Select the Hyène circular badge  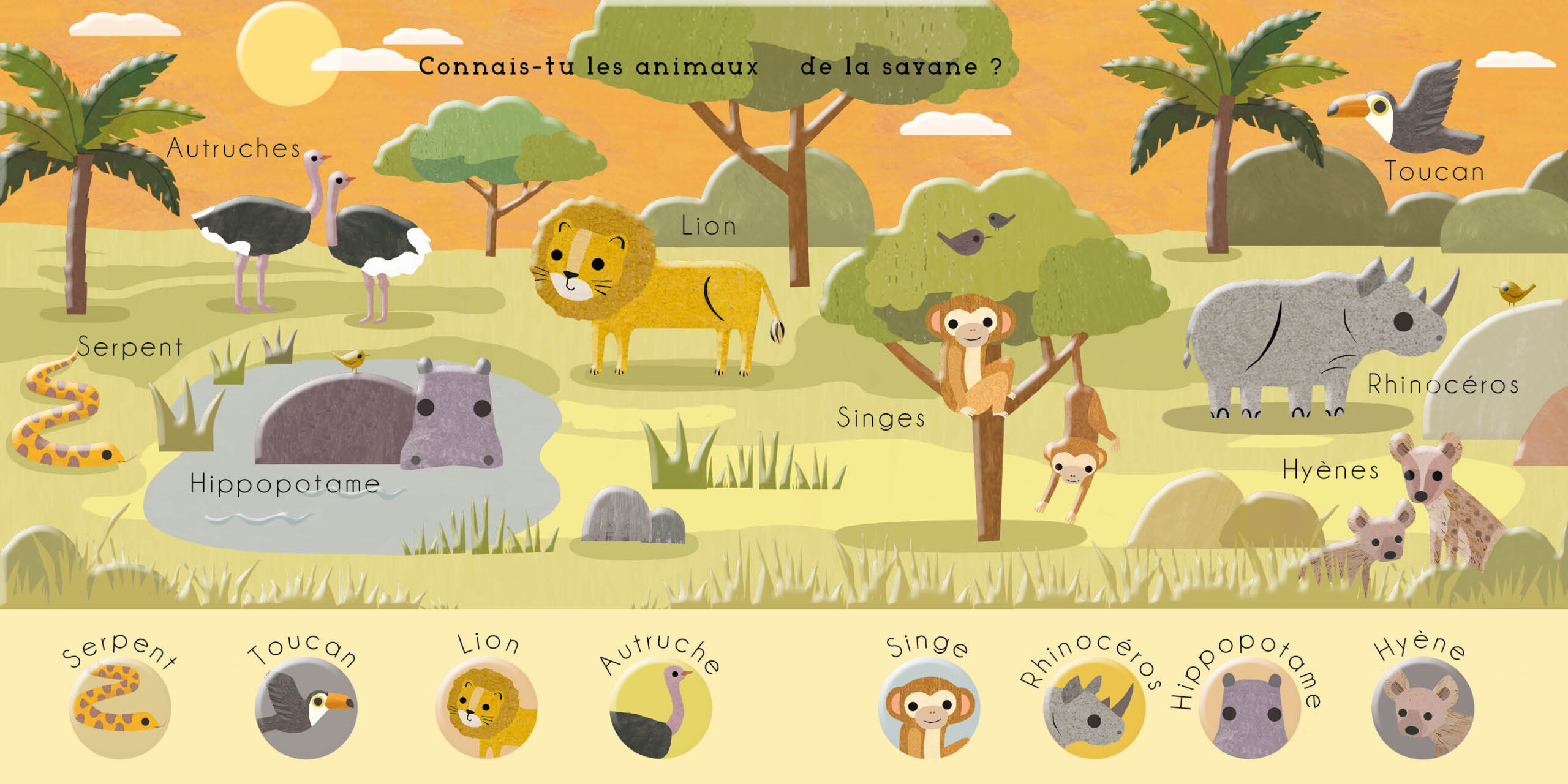[1422, 708]
